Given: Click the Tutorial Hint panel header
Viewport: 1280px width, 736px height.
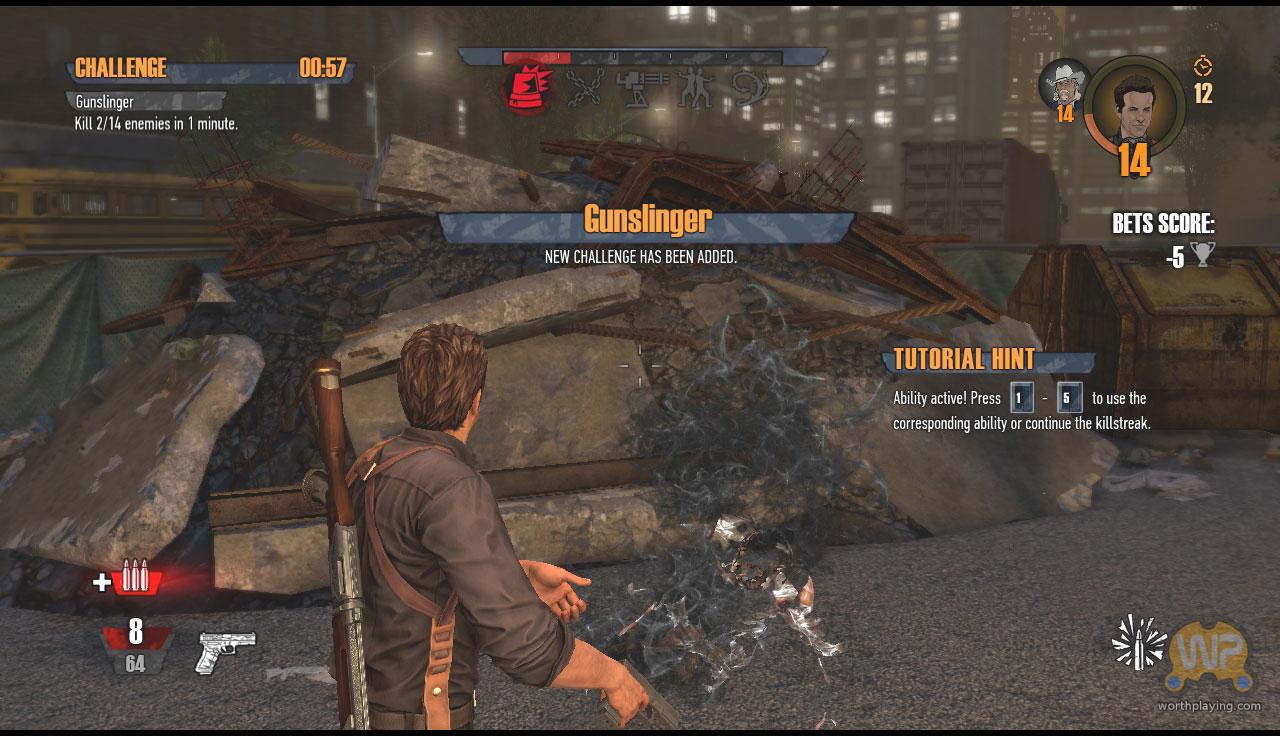Looking at the screenshot, I should click(x=965, y=360).
